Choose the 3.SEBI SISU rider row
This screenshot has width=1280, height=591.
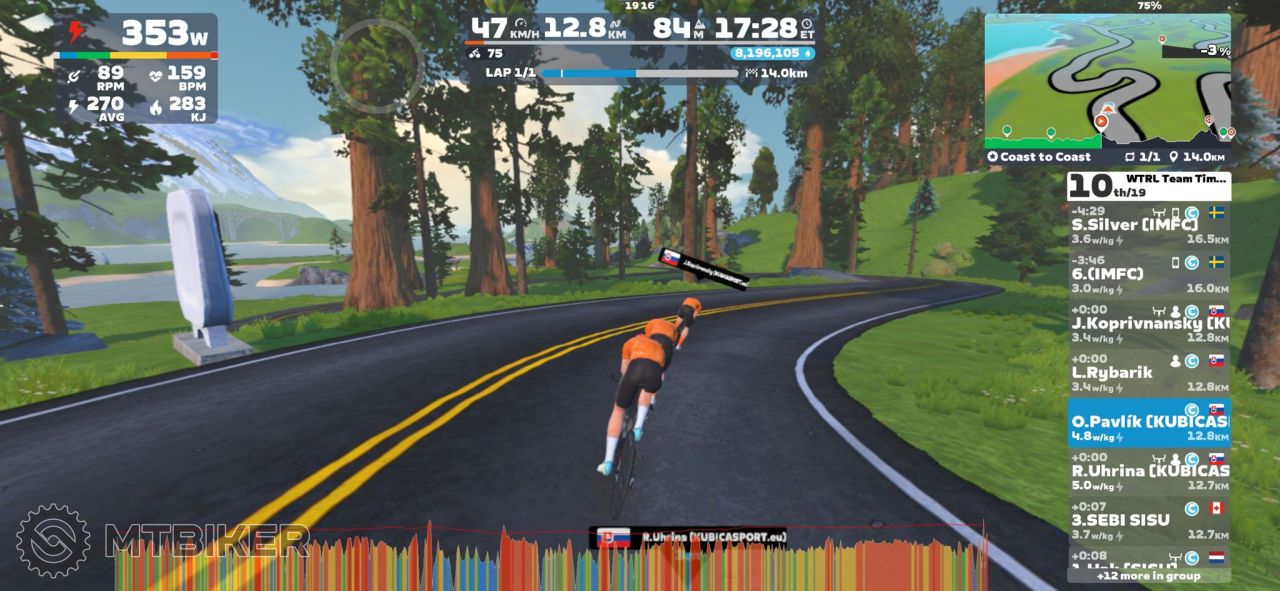[1148, 520]
